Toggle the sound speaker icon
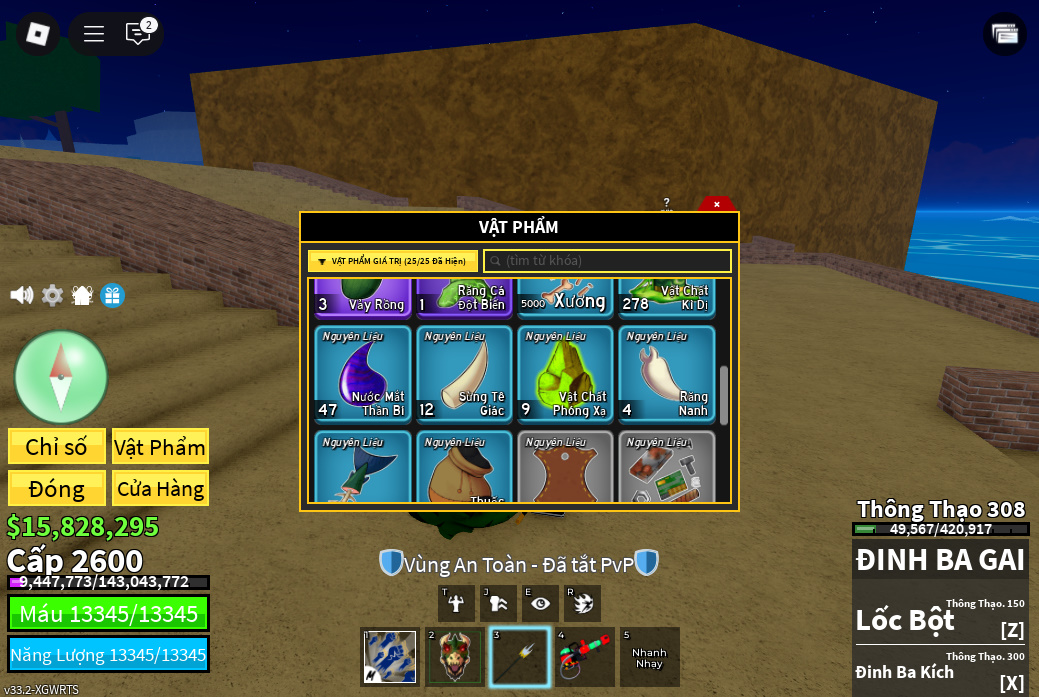Screen dimensions: 1039x697 21,295
